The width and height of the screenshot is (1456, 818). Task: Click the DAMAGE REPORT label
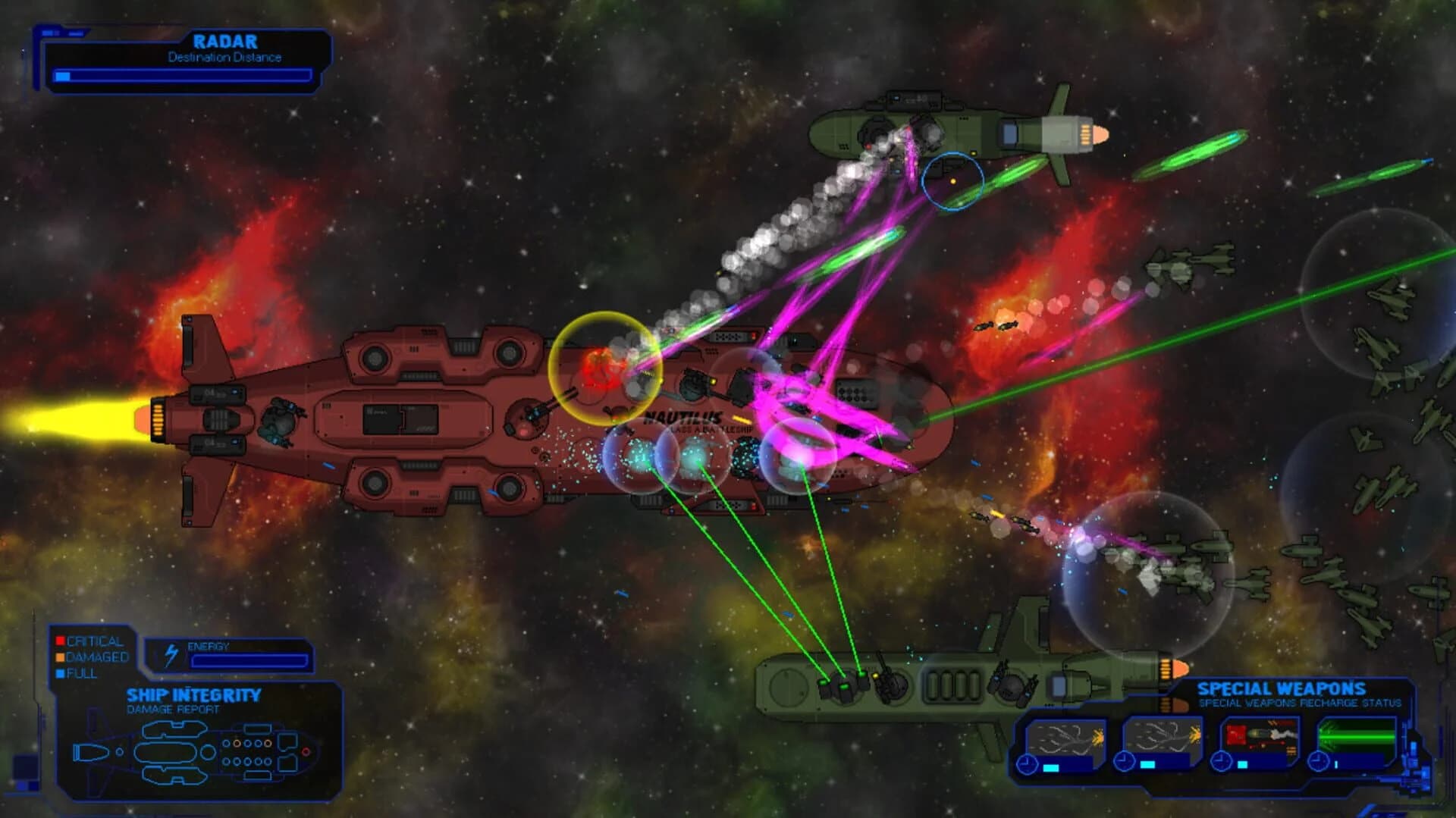point(174,707)
